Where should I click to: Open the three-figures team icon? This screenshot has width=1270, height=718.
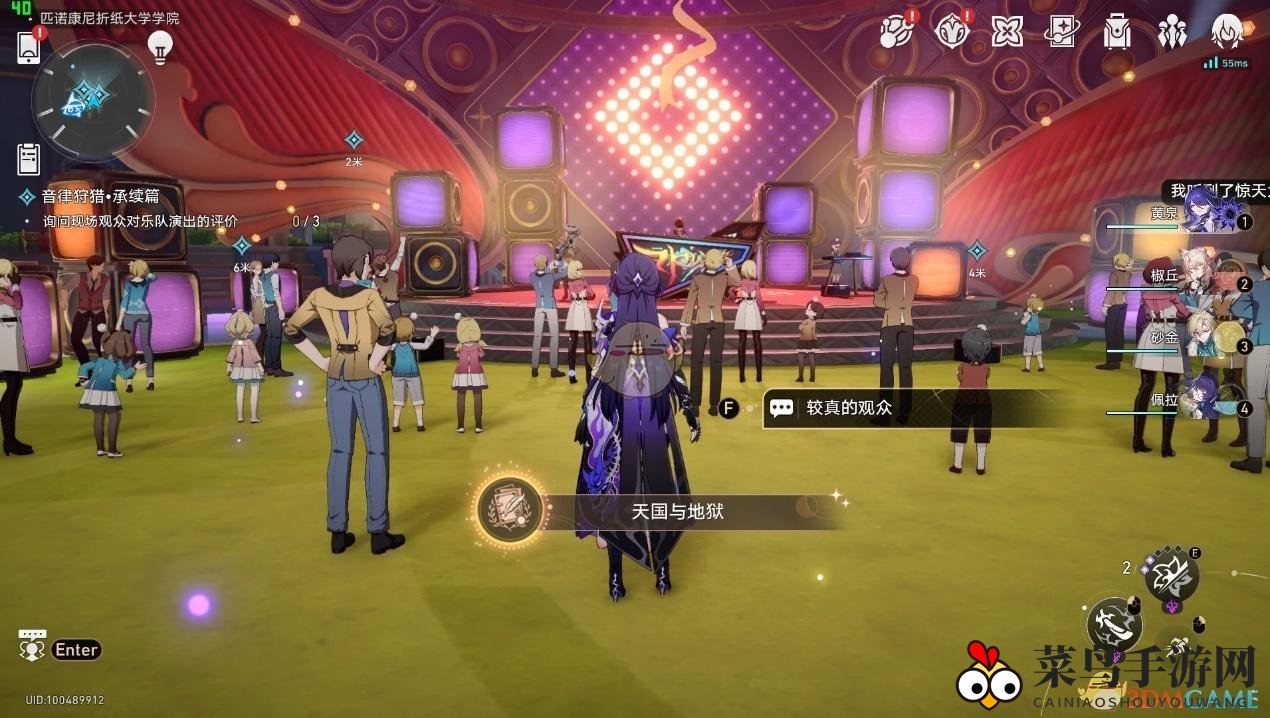[x=1172, y=32]
